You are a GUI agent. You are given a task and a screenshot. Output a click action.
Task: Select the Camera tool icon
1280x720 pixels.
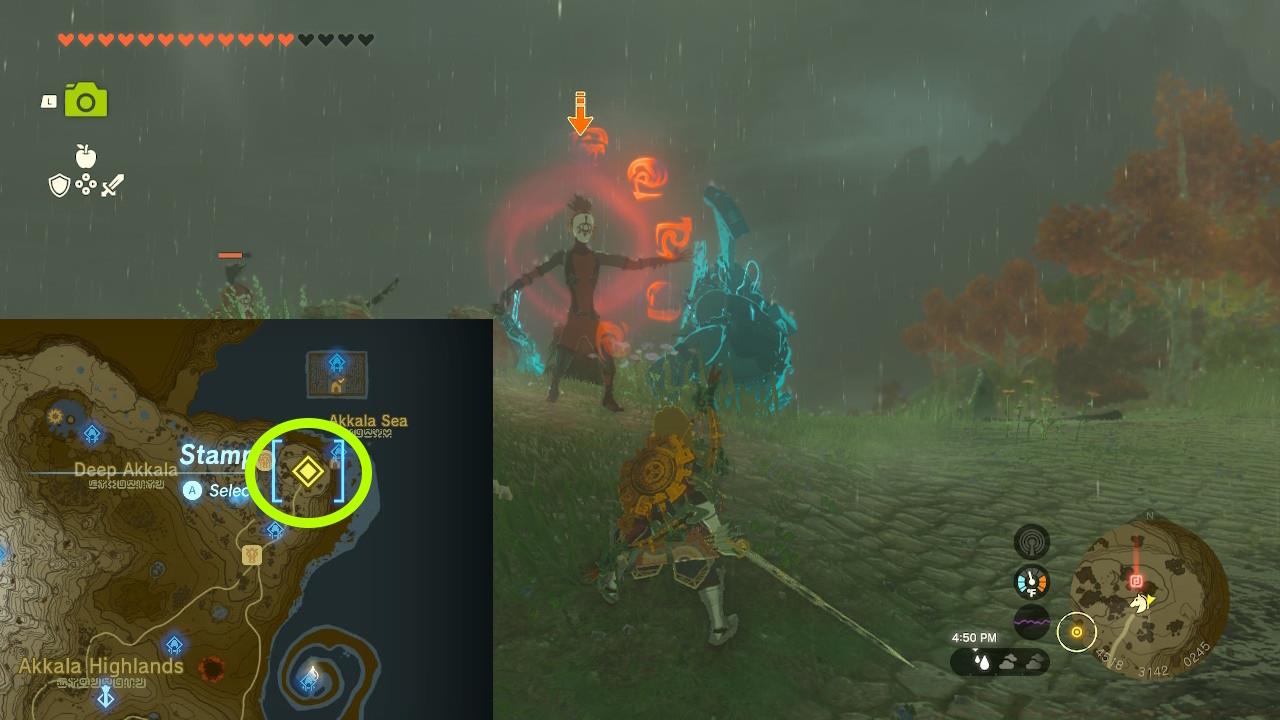click(88, 100)
